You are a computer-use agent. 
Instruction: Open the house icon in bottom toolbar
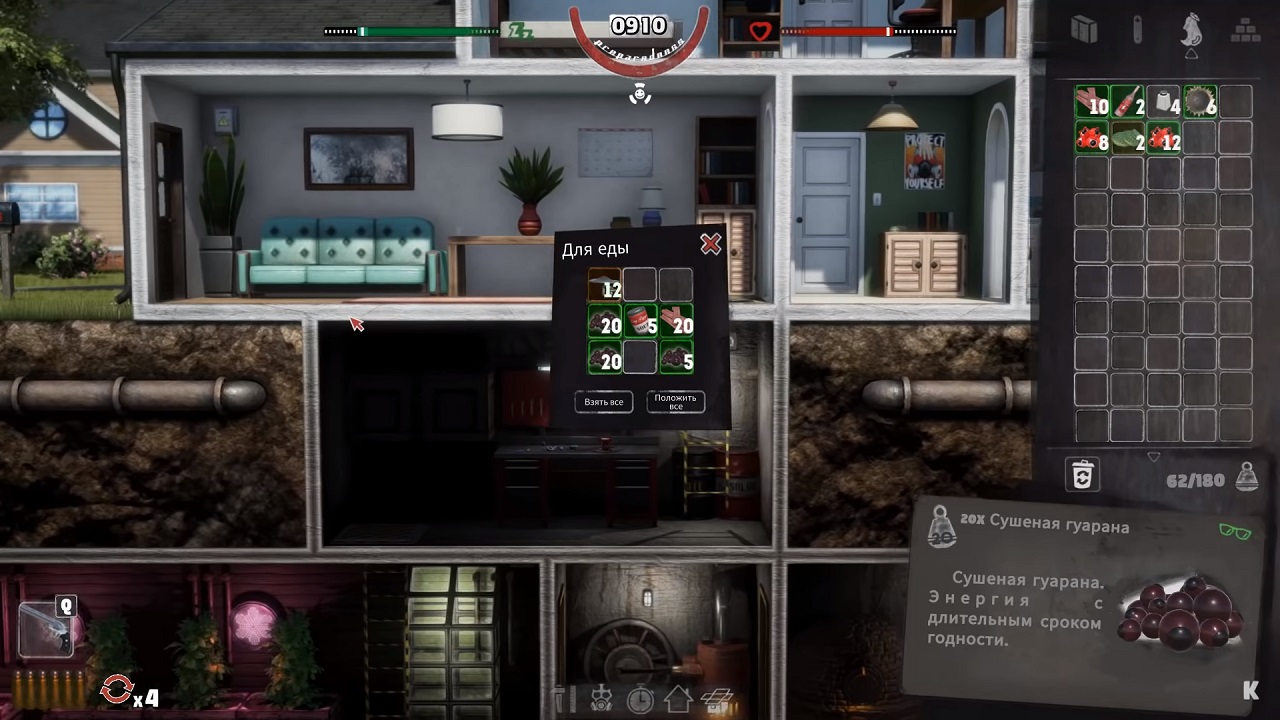(x=678, y=699)
